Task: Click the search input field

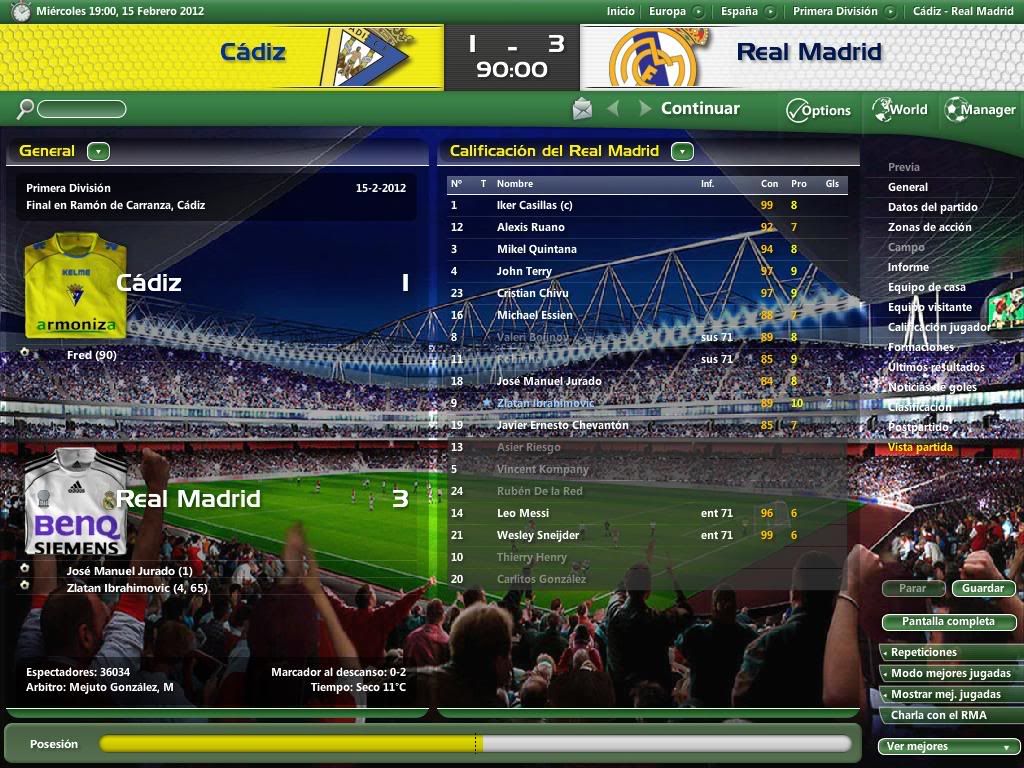Action: tap(82, 109)
